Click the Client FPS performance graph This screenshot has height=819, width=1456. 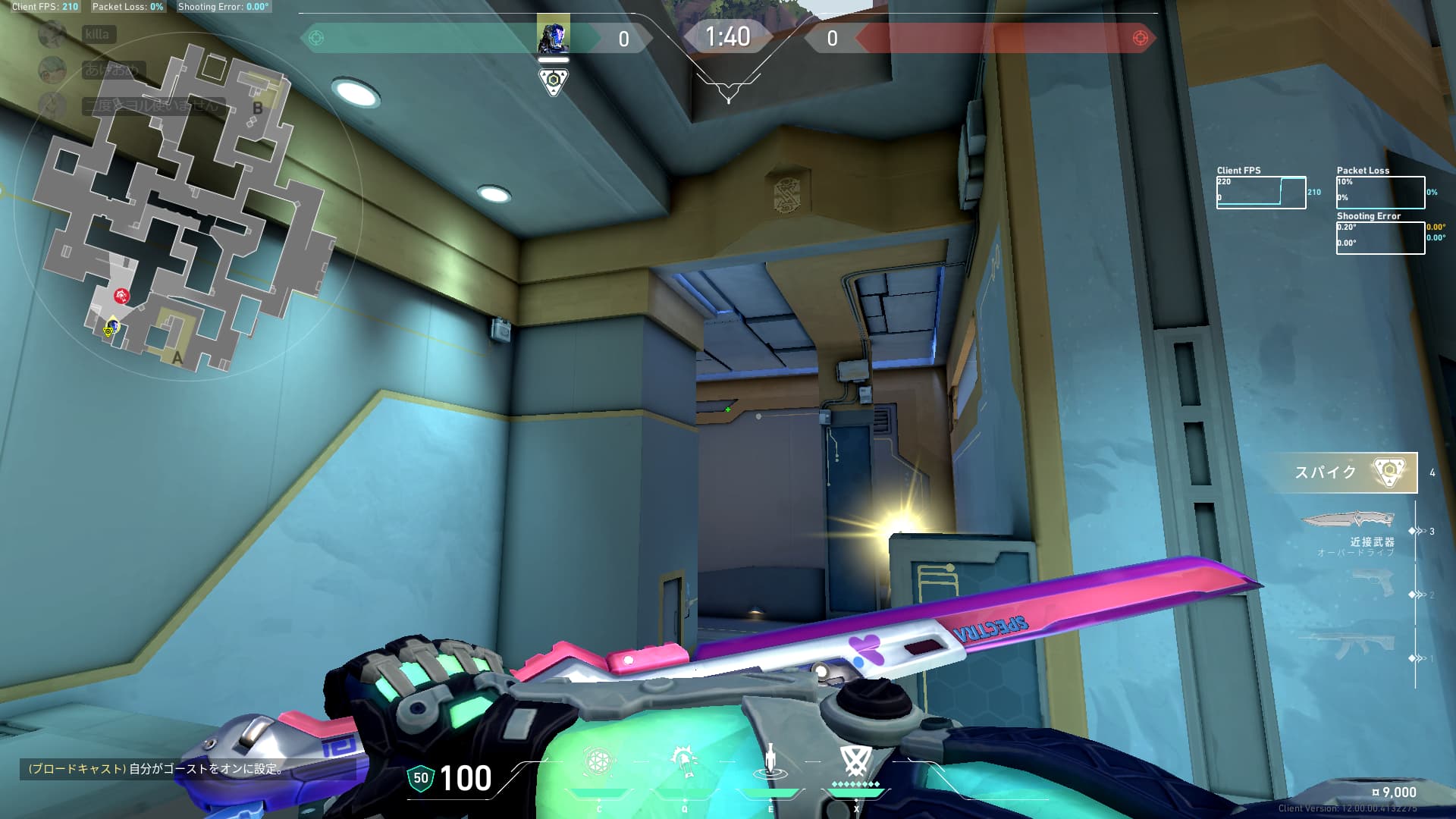(x=1260, y=193)
